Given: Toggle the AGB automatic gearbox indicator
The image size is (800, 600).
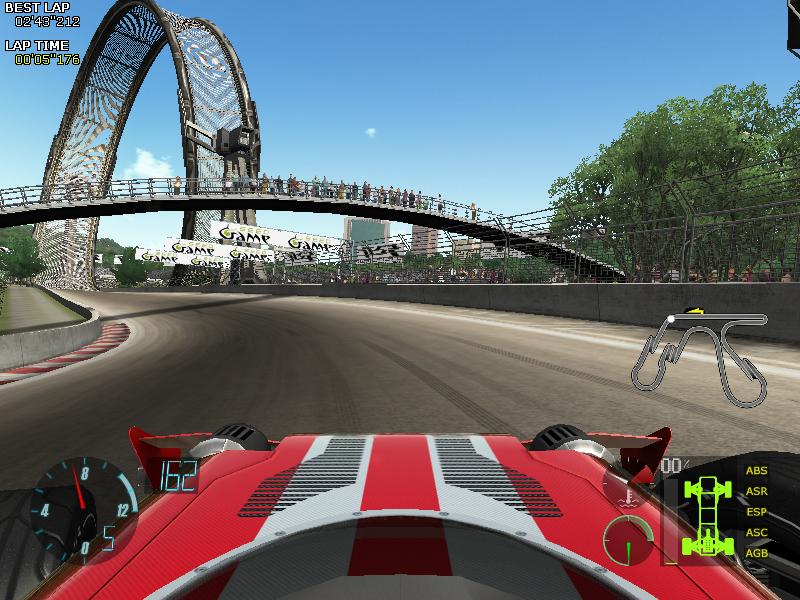Looking at the screenshot, I should (x=757, y=553).
